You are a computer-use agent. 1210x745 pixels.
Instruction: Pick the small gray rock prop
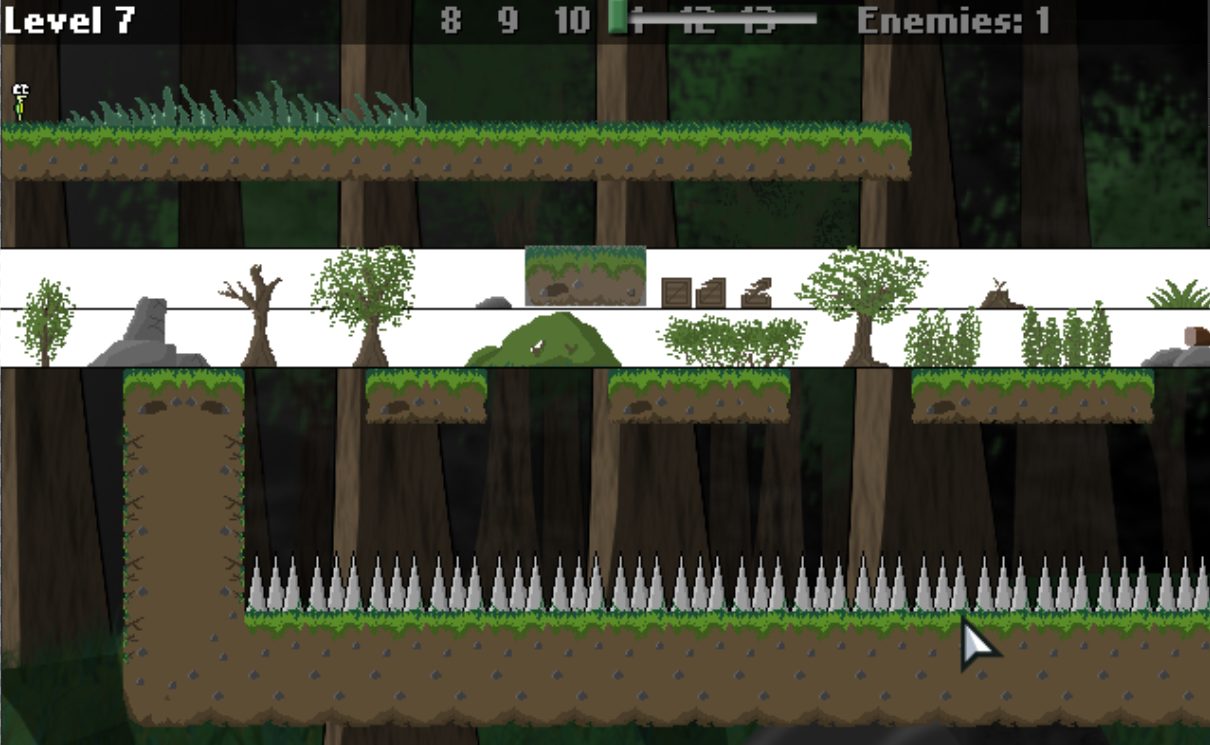point(493,302)
